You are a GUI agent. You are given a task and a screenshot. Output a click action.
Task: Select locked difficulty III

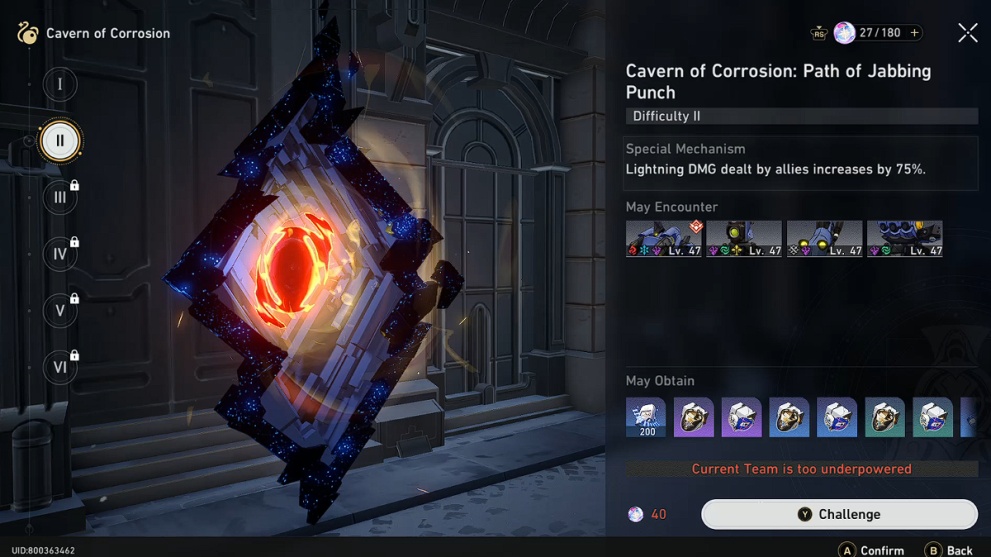[59, 197]
